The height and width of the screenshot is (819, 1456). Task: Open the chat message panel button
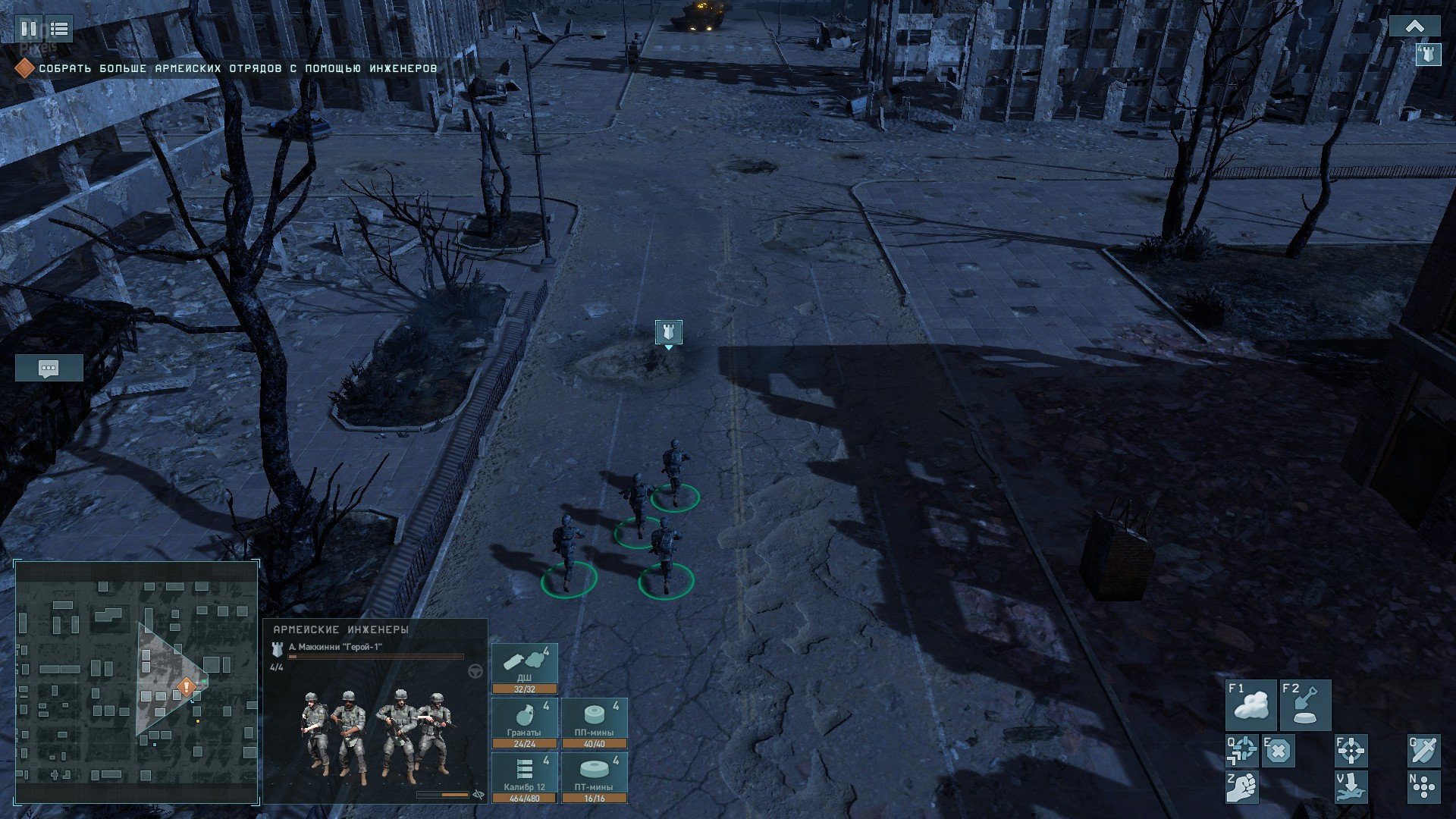point(49,369)
